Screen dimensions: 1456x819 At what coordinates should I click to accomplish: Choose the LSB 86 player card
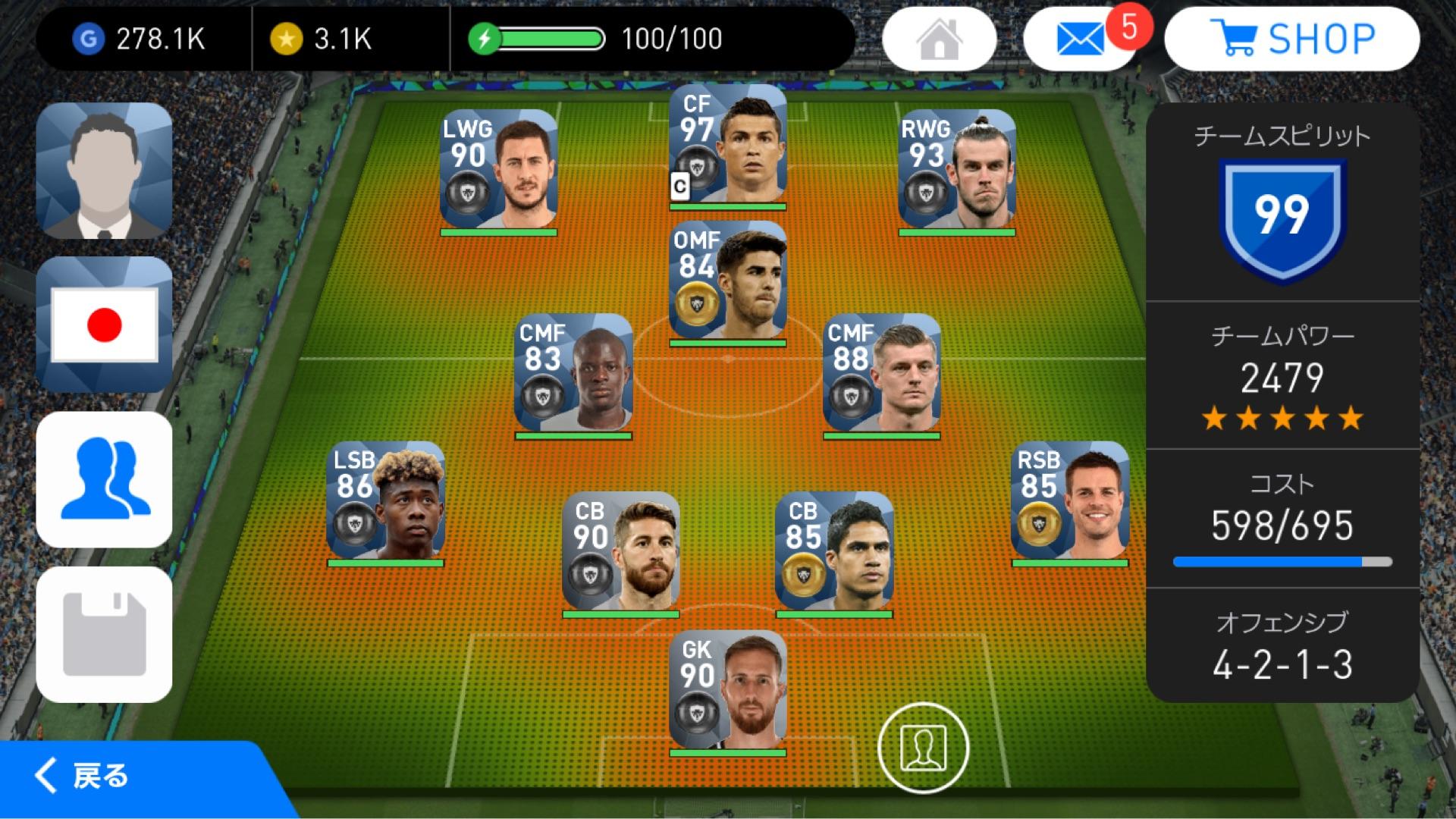(385, 502)
